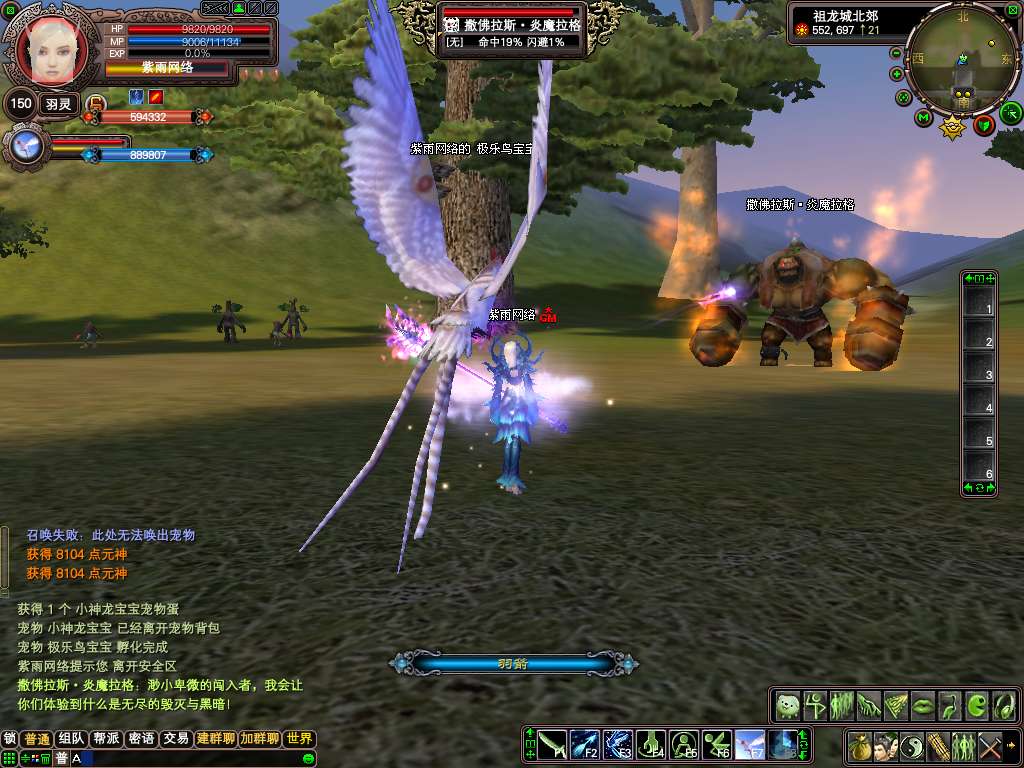Use the F2 blue arrow skill
The image size is (1024, 768).
584,744
